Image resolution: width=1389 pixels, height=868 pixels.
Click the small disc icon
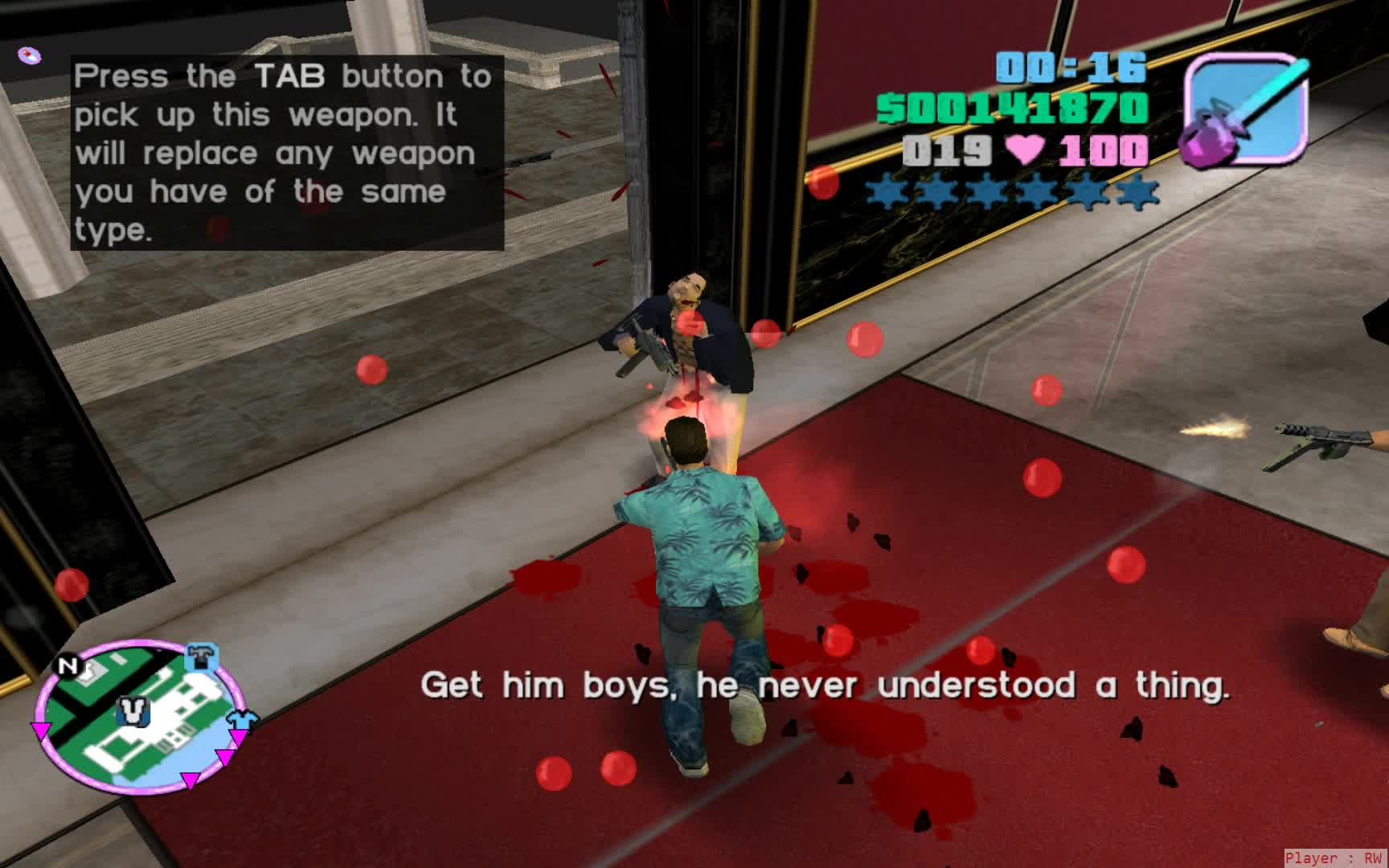click(x=30, y=55)
